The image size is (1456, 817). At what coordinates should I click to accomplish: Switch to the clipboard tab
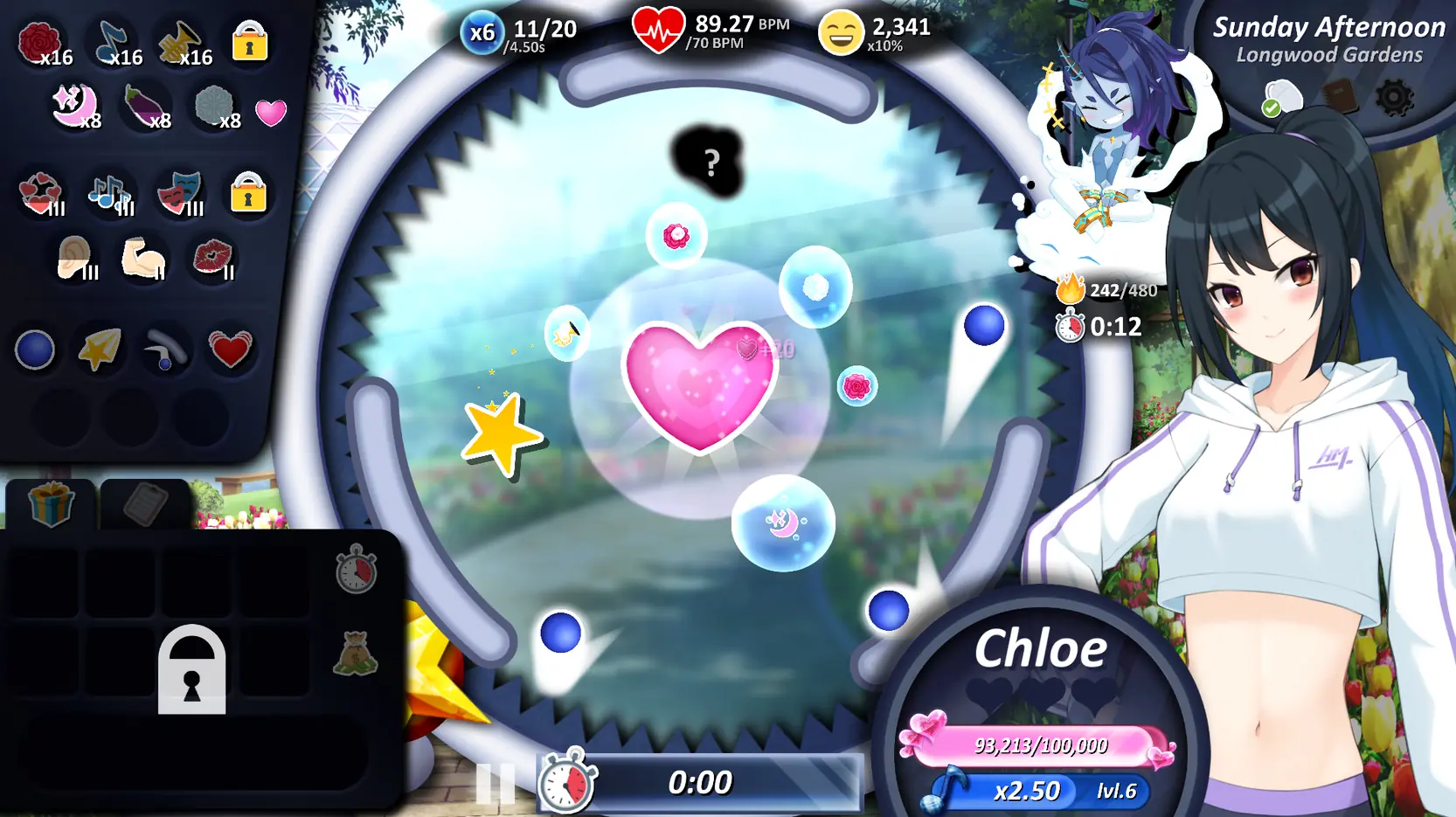(x=145, y=504)
